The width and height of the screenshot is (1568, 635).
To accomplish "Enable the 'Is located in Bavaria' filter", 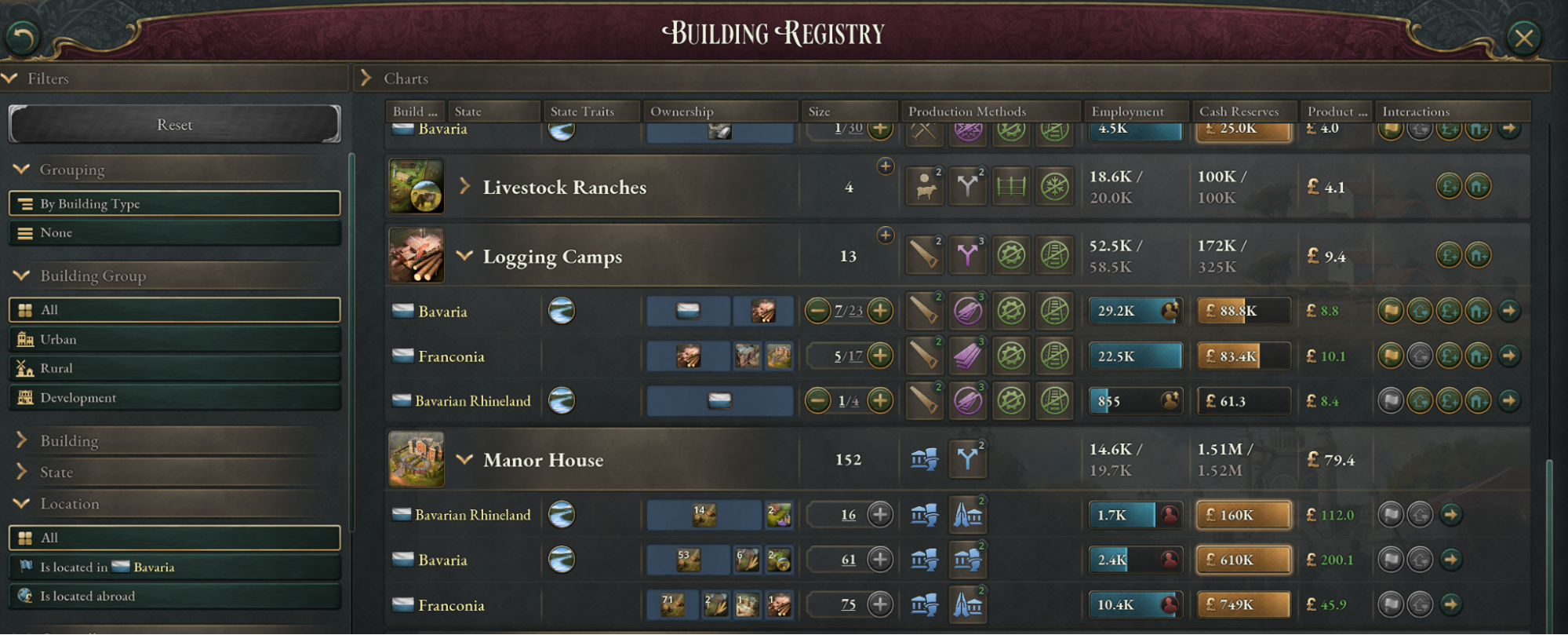I will click(174, 567).
